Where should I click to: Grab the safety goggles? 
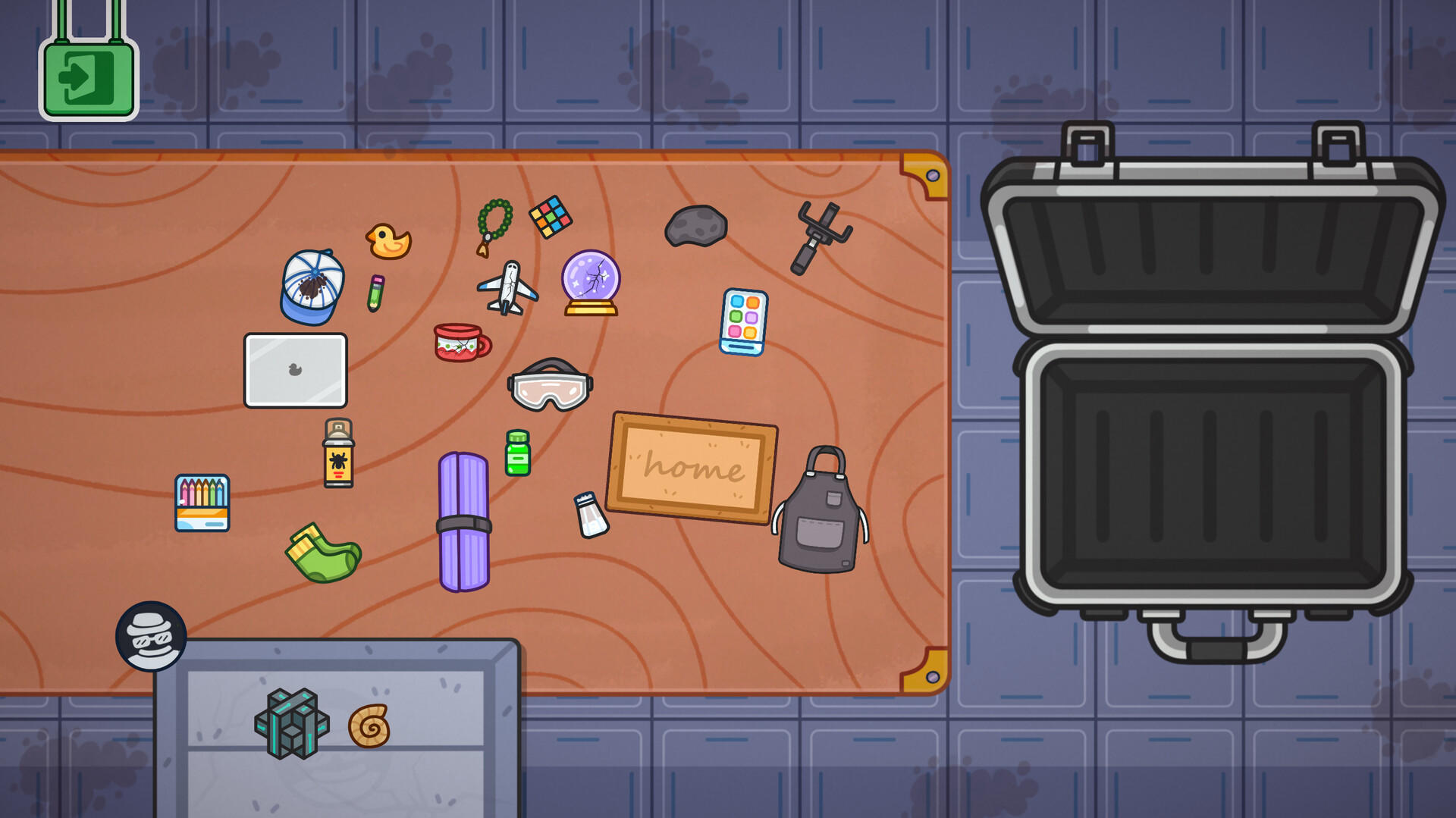click(554, 385)
